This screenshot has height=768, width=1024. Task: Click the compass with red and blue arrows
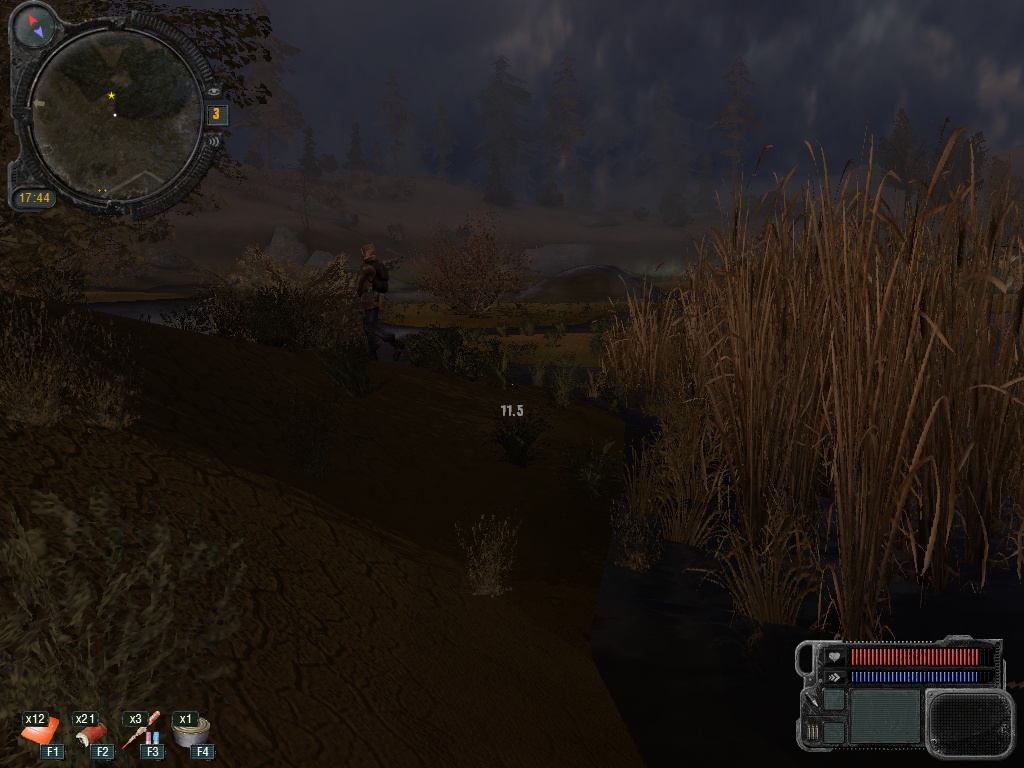pyautogui.click(x=35, y=27)
